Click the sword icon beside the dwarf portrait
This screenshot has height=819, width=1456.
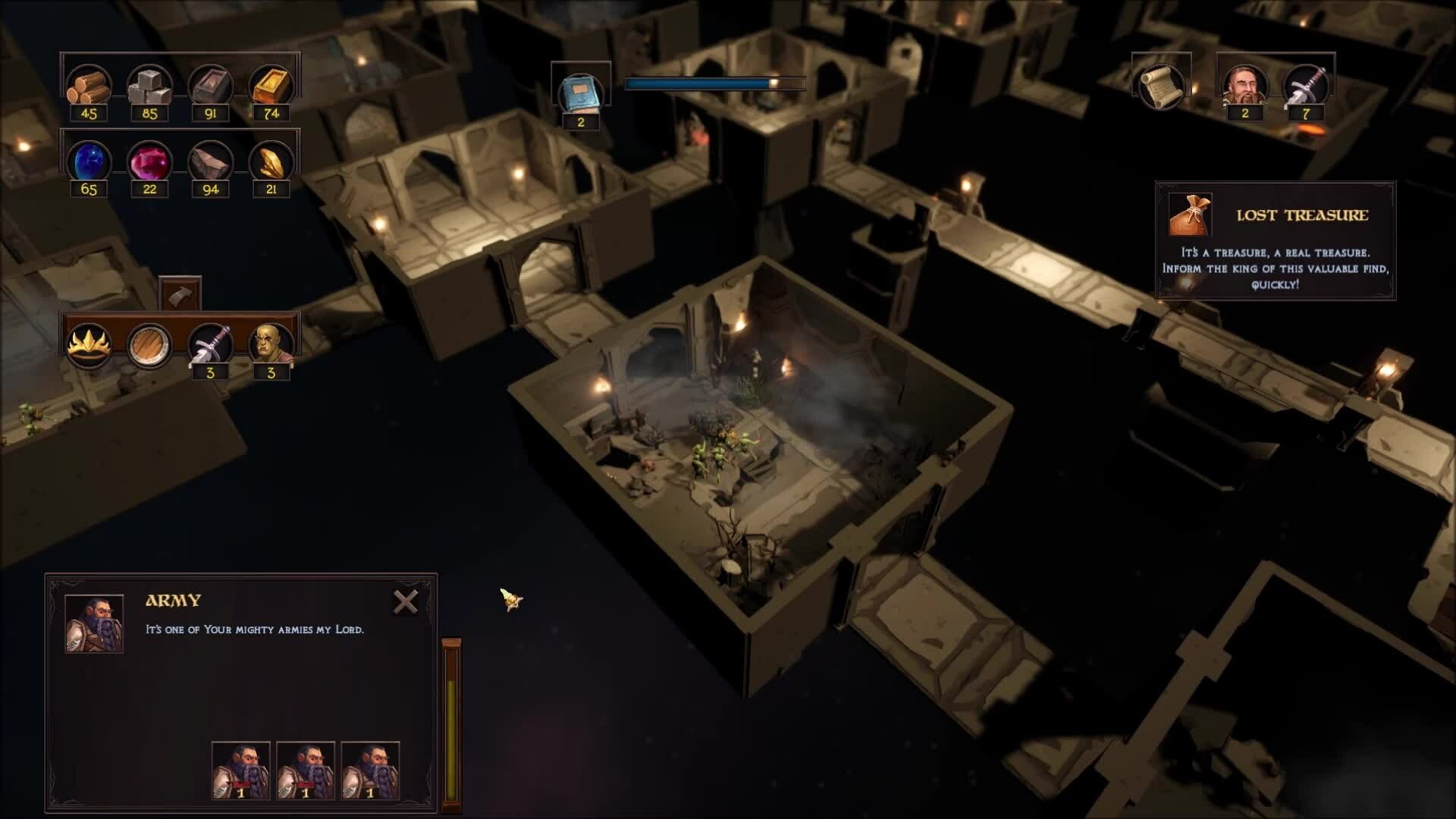coord(1305,86)
